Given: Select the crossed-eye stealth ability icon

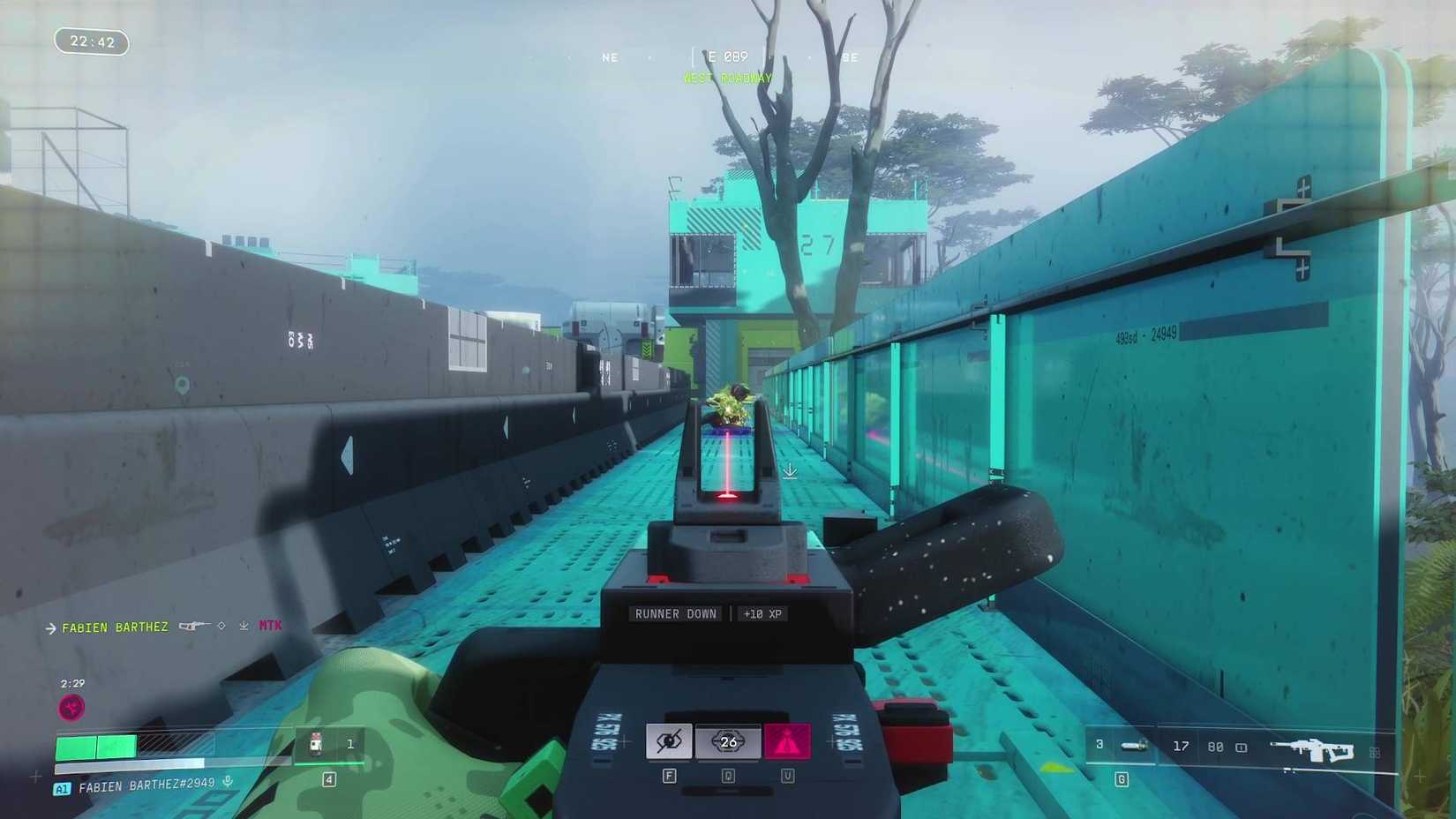Looking at the screenshot, I should pos(669,742).
